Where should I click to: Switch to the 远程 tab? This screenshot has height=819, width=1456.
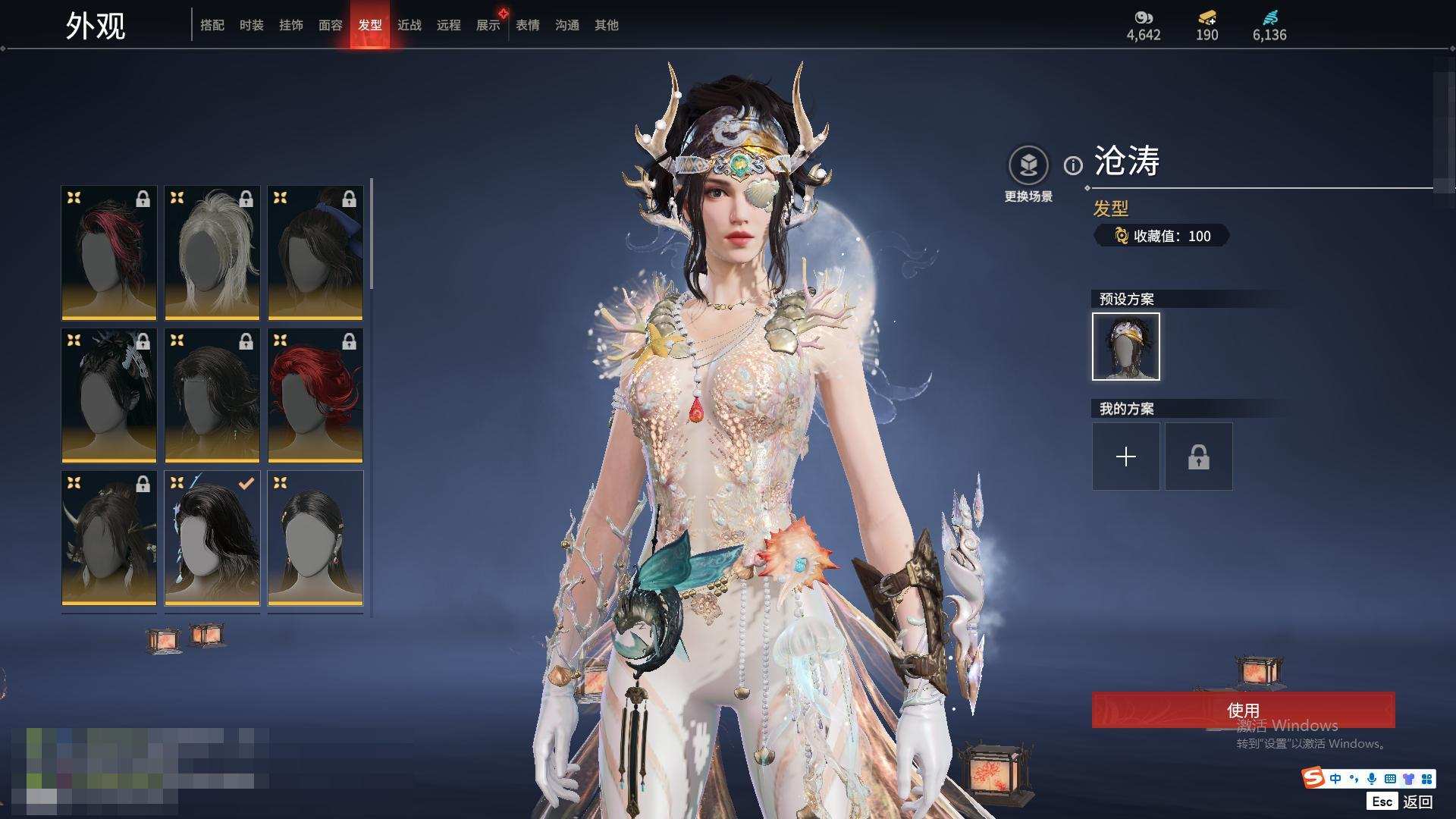pos(449,25)
